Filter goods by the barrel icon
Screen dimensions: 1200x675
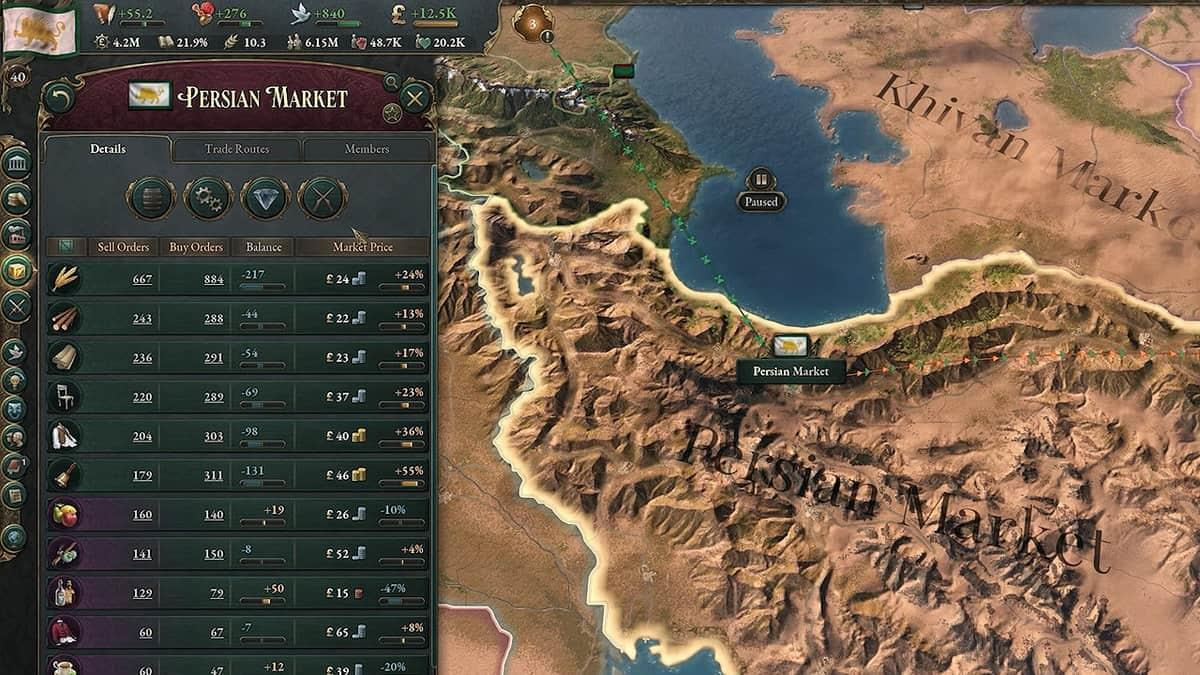[x=150, y=197]
